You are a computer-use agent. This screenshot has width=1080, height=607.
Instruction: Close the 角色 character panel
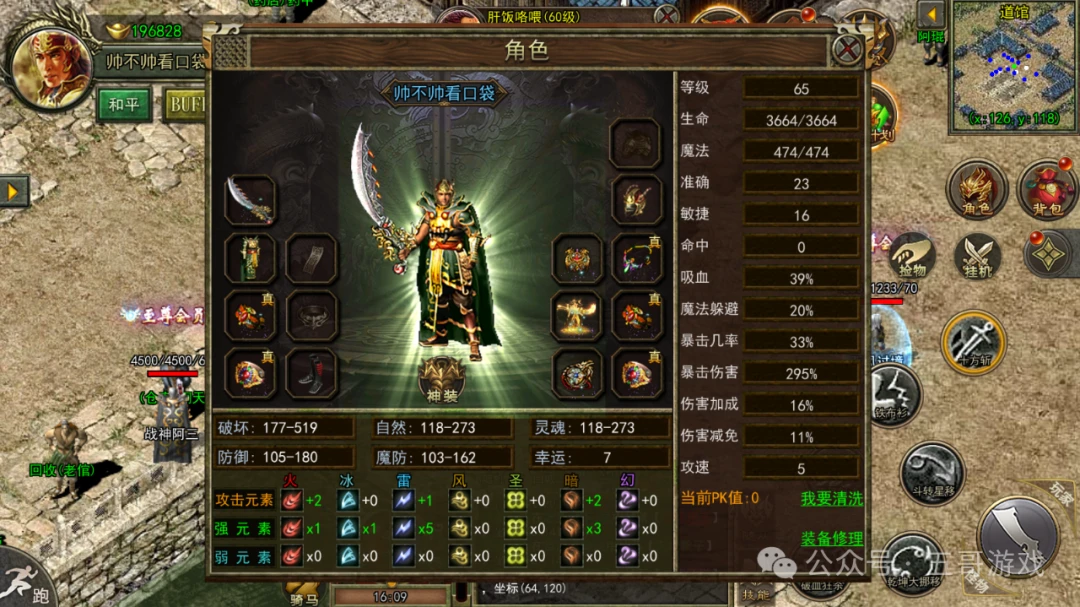(847, 49)
